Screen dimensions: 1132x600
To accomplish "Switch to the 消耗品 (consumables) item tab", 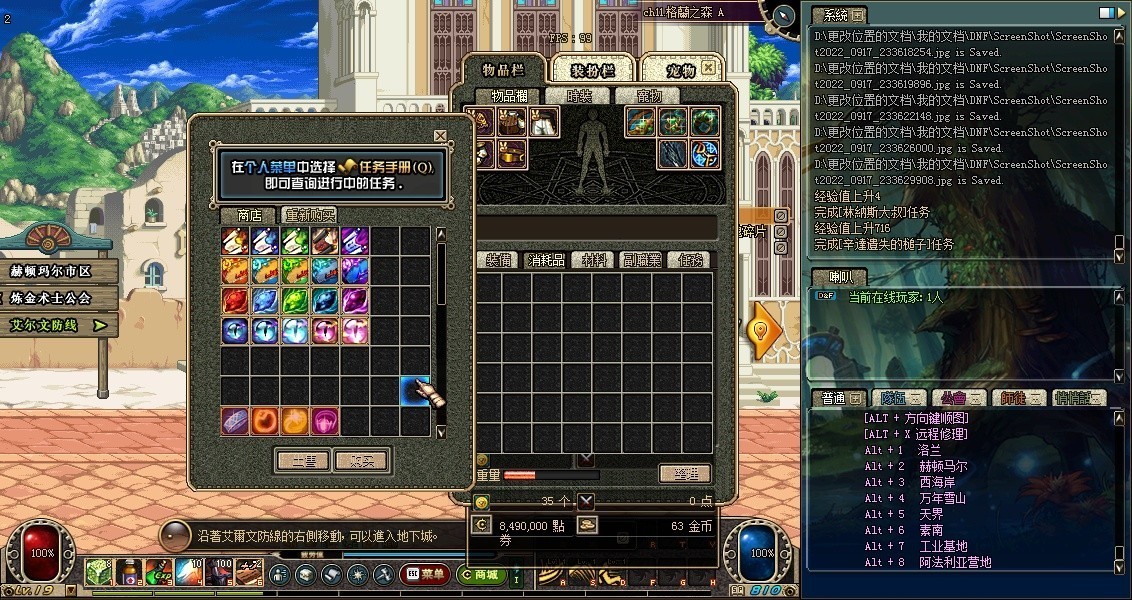I will (x=546, y=260).
